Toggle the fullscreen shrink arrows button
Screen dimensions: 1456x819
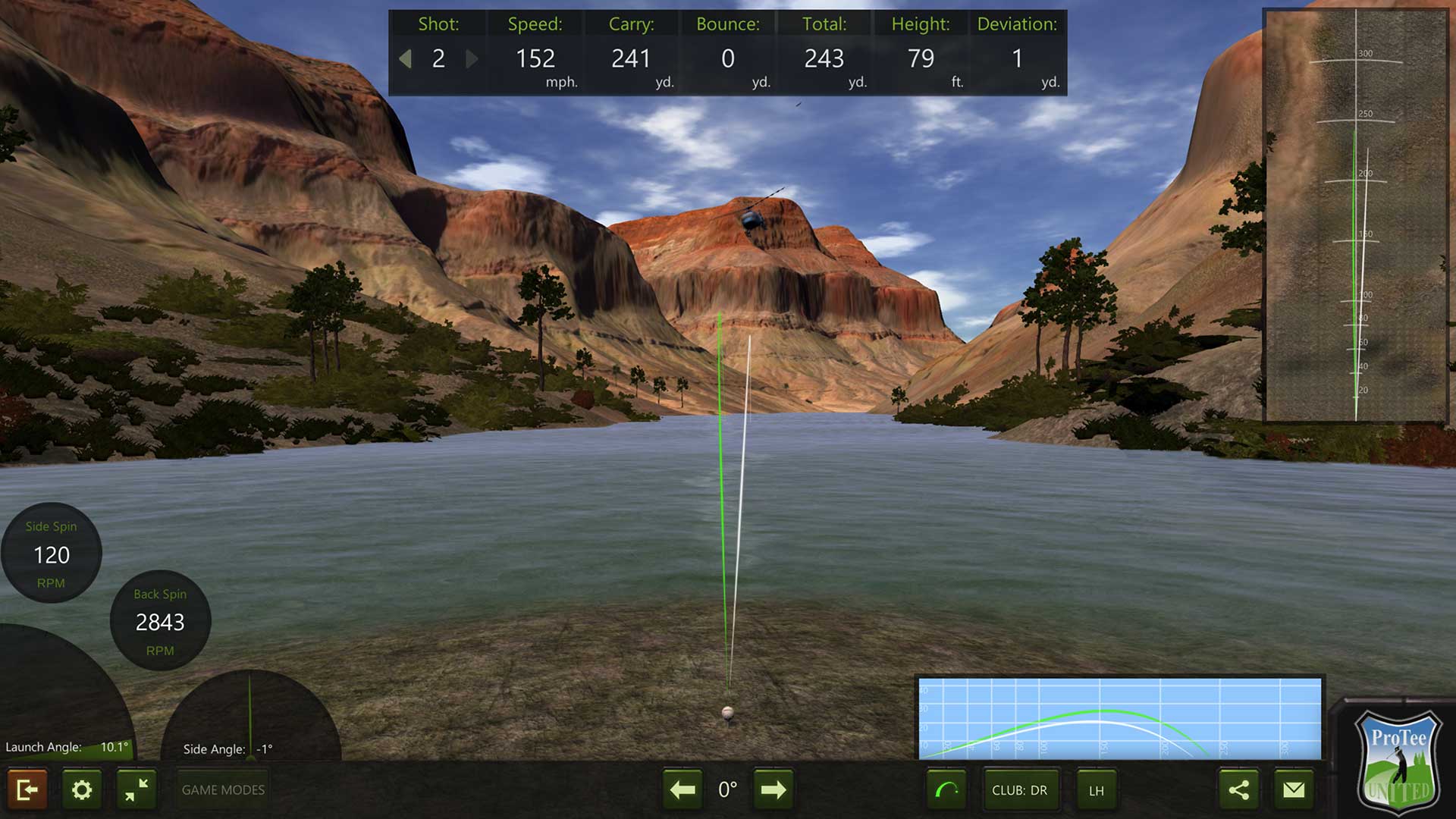136,790
